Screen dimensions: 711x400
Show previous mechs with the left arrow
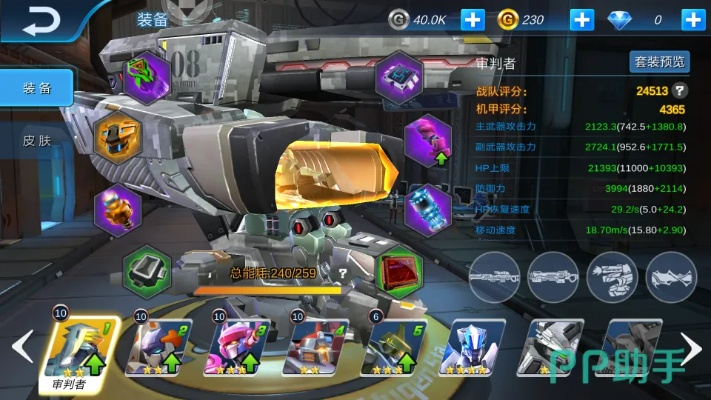point(18,346)
